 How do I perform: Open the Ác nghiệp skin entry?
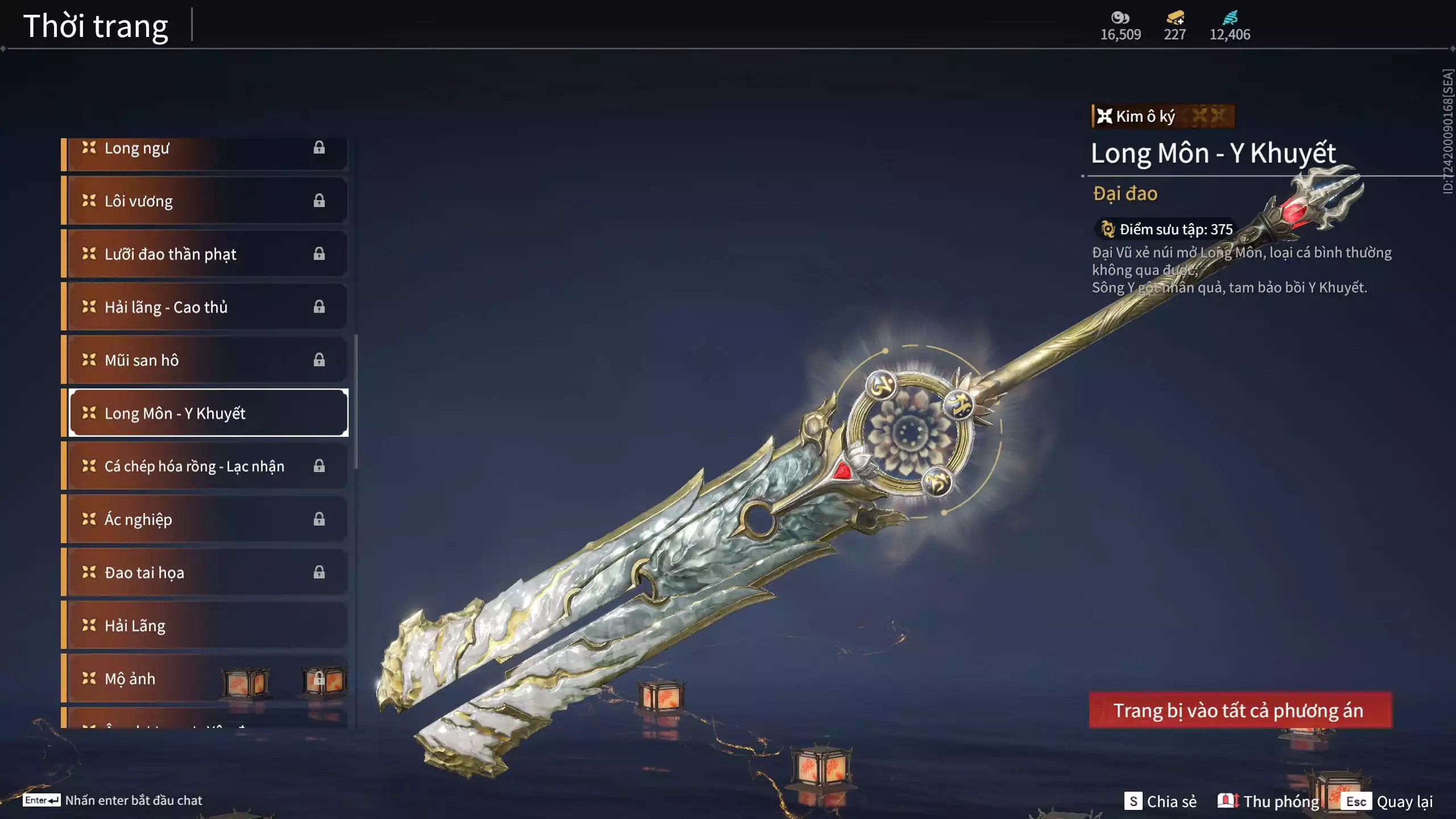pos(205,519)
